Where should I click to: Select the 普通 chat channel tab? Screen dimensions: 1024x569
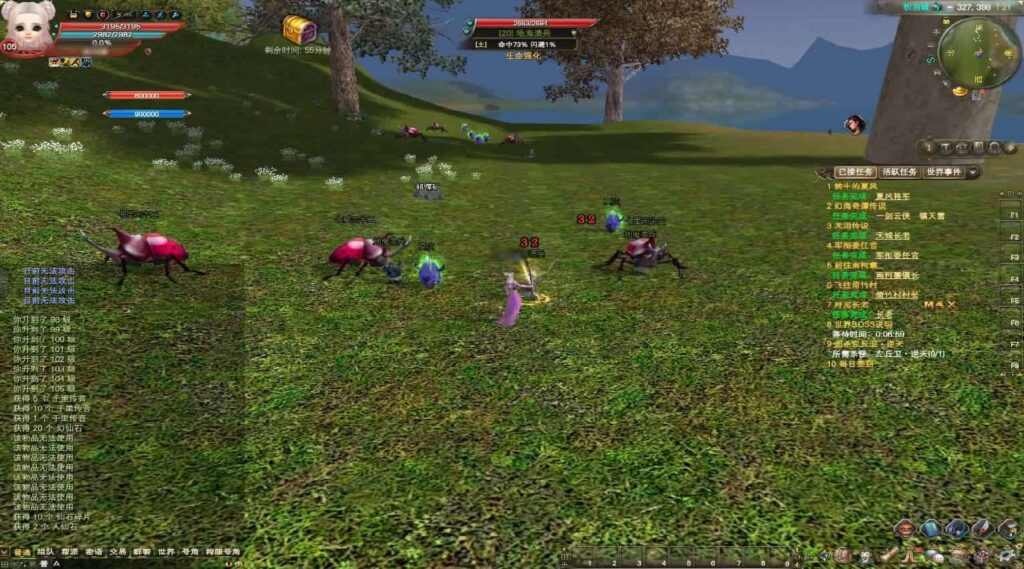pos(22,551)
